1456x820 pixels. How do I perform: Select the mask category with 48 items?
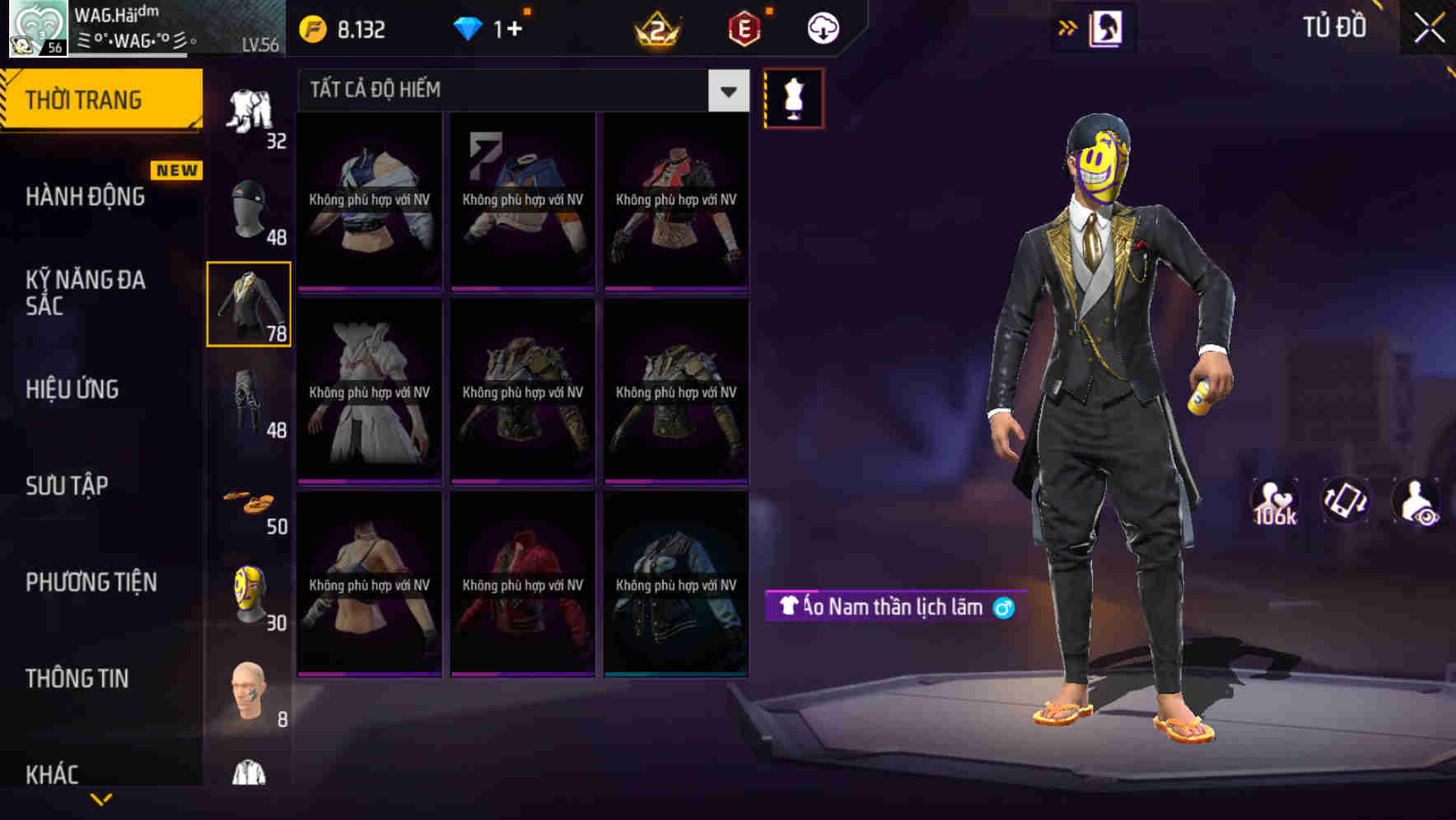[x=249, y=204]
